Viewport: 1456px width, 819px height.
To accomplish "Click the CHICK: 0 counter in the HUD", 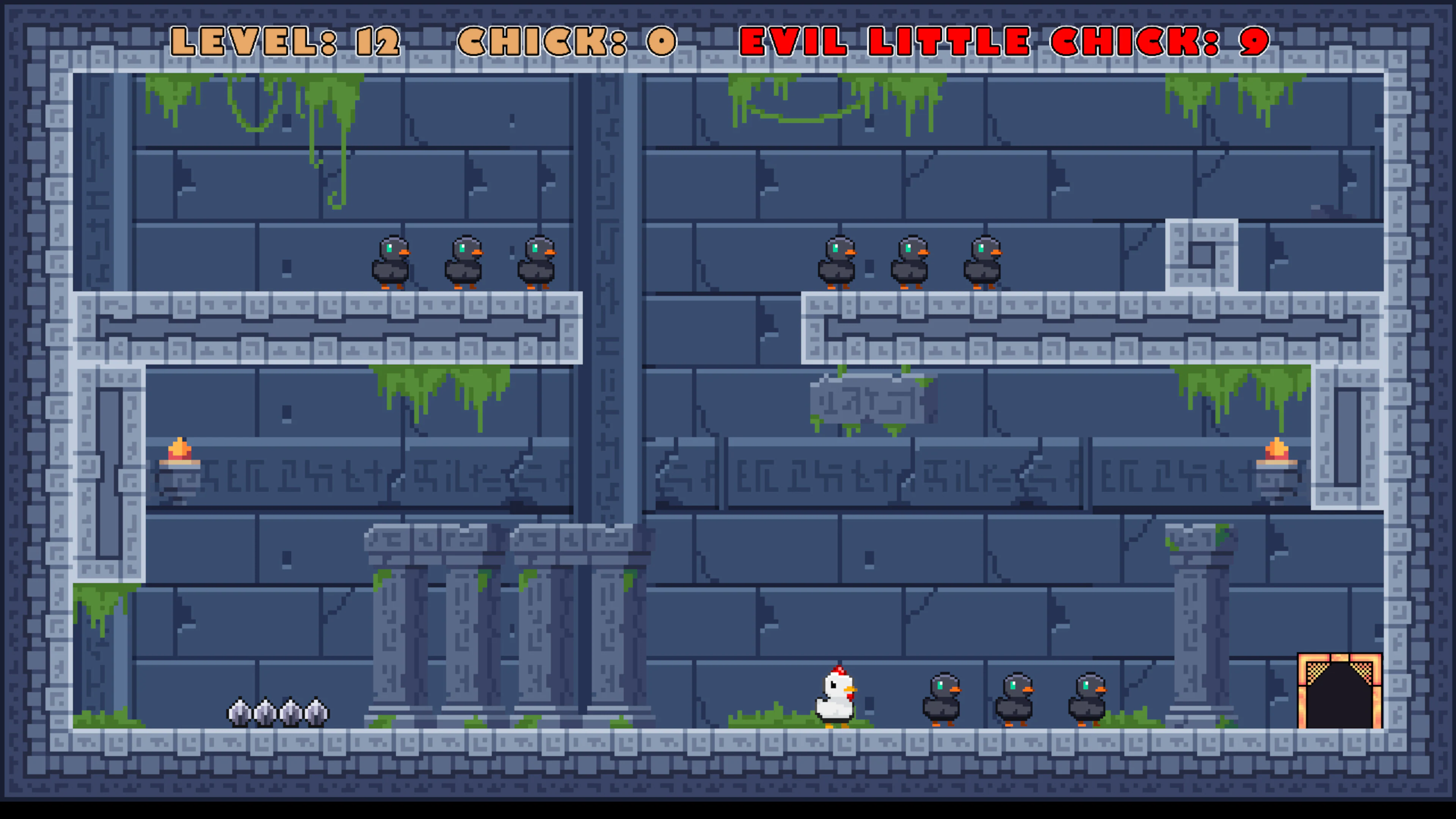I will pos(565,41).
